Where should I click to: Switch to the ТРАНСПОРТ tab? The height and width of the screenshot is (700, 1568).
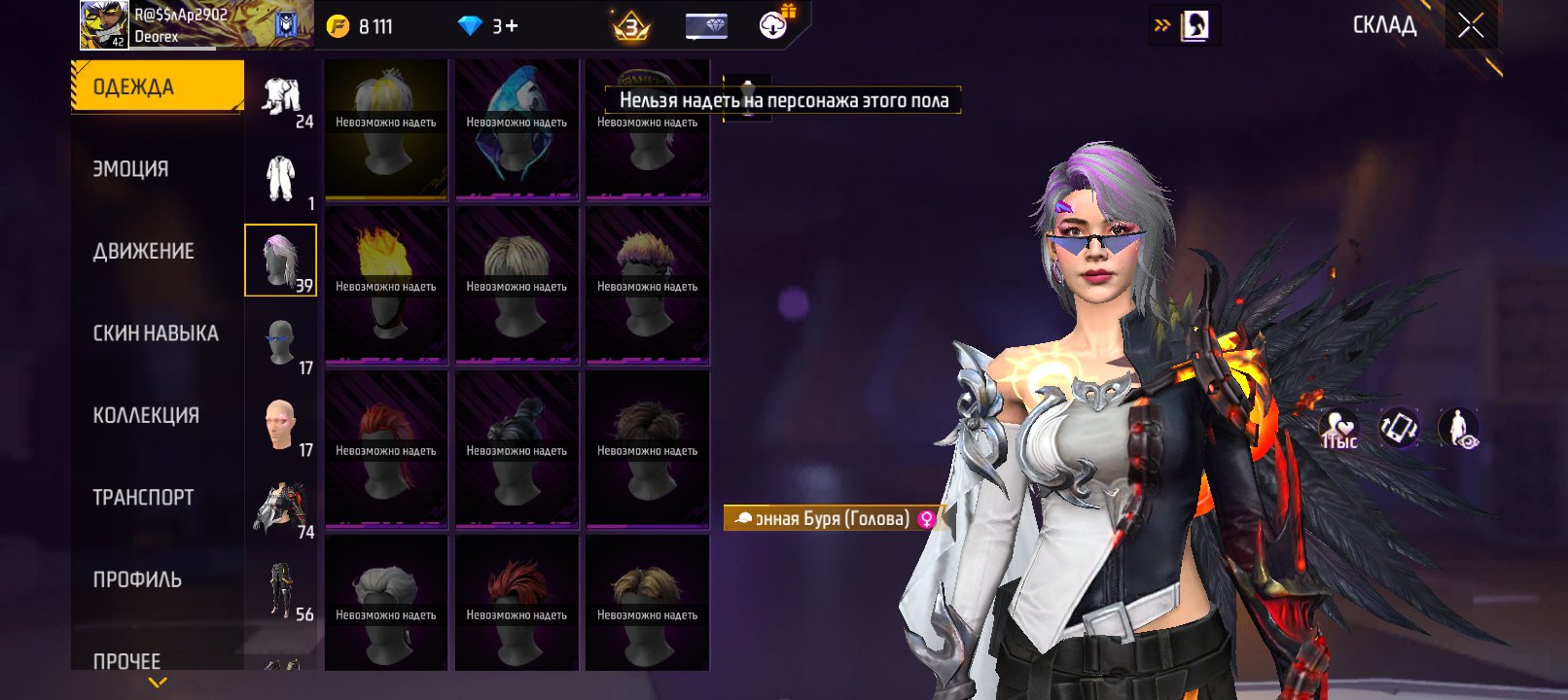143,498
